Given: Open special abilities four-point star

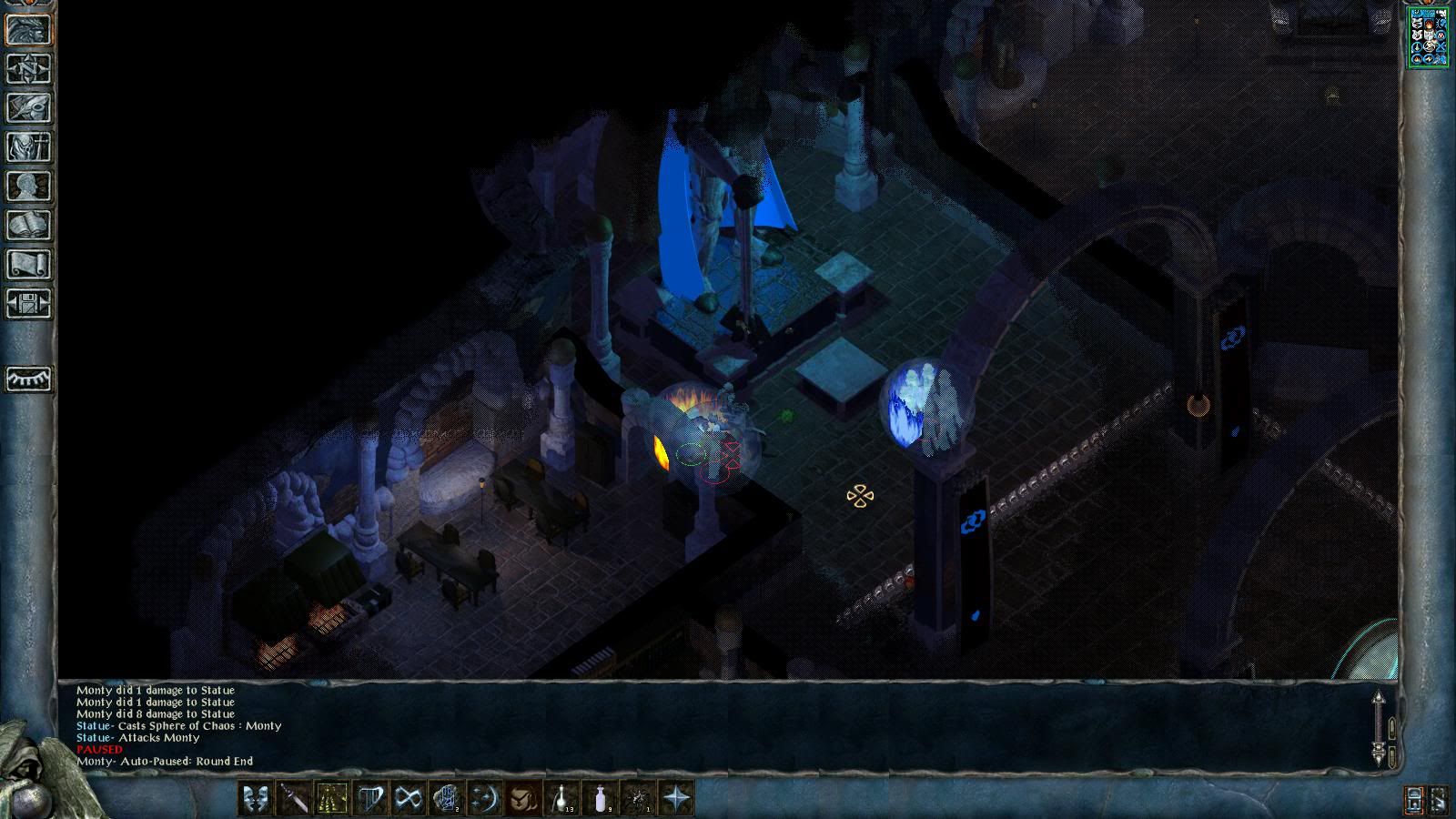Looking at the screenshot, I should (x=676, y=798).
